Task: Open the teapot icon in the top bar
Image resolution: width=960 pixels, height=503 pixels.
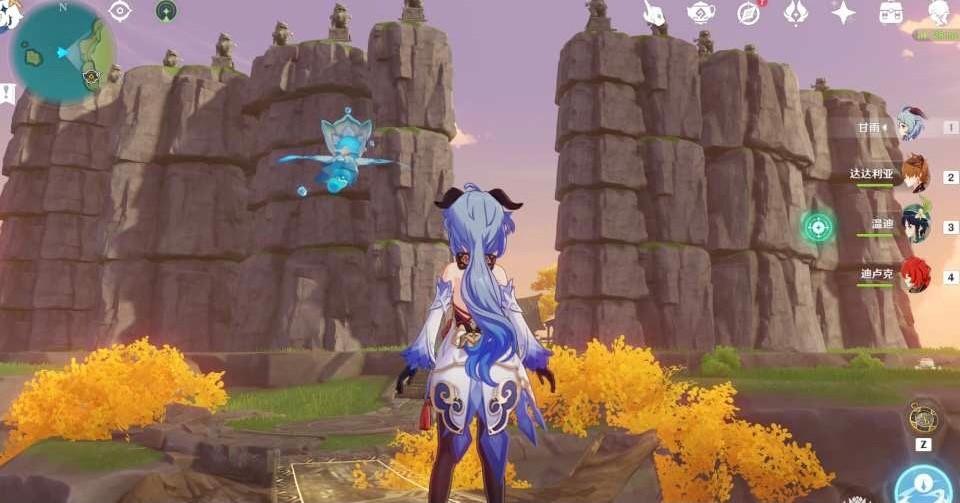Action: pos(700,13)
